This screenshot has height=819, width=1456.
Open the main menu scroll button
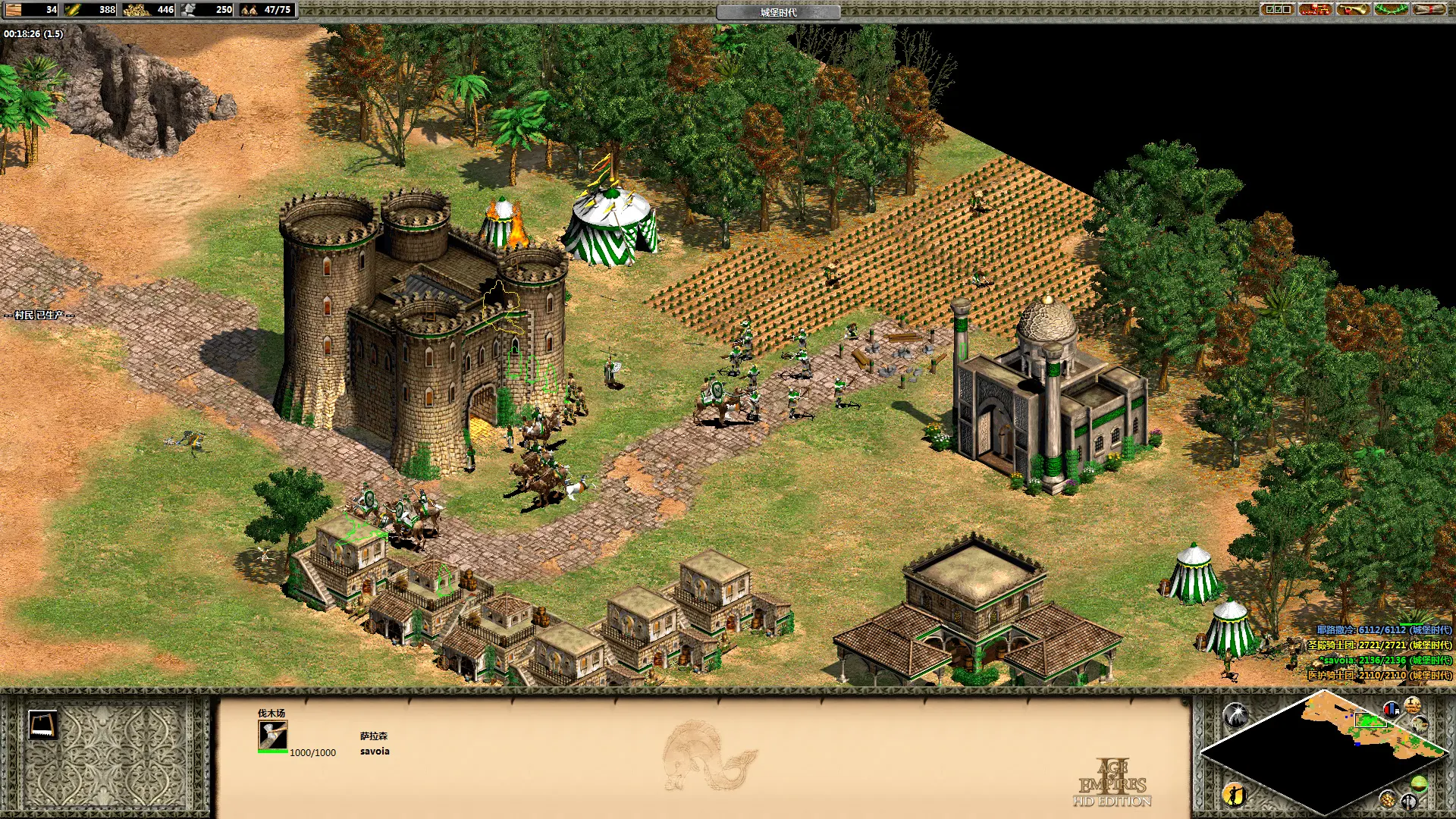click(1429, 10)
